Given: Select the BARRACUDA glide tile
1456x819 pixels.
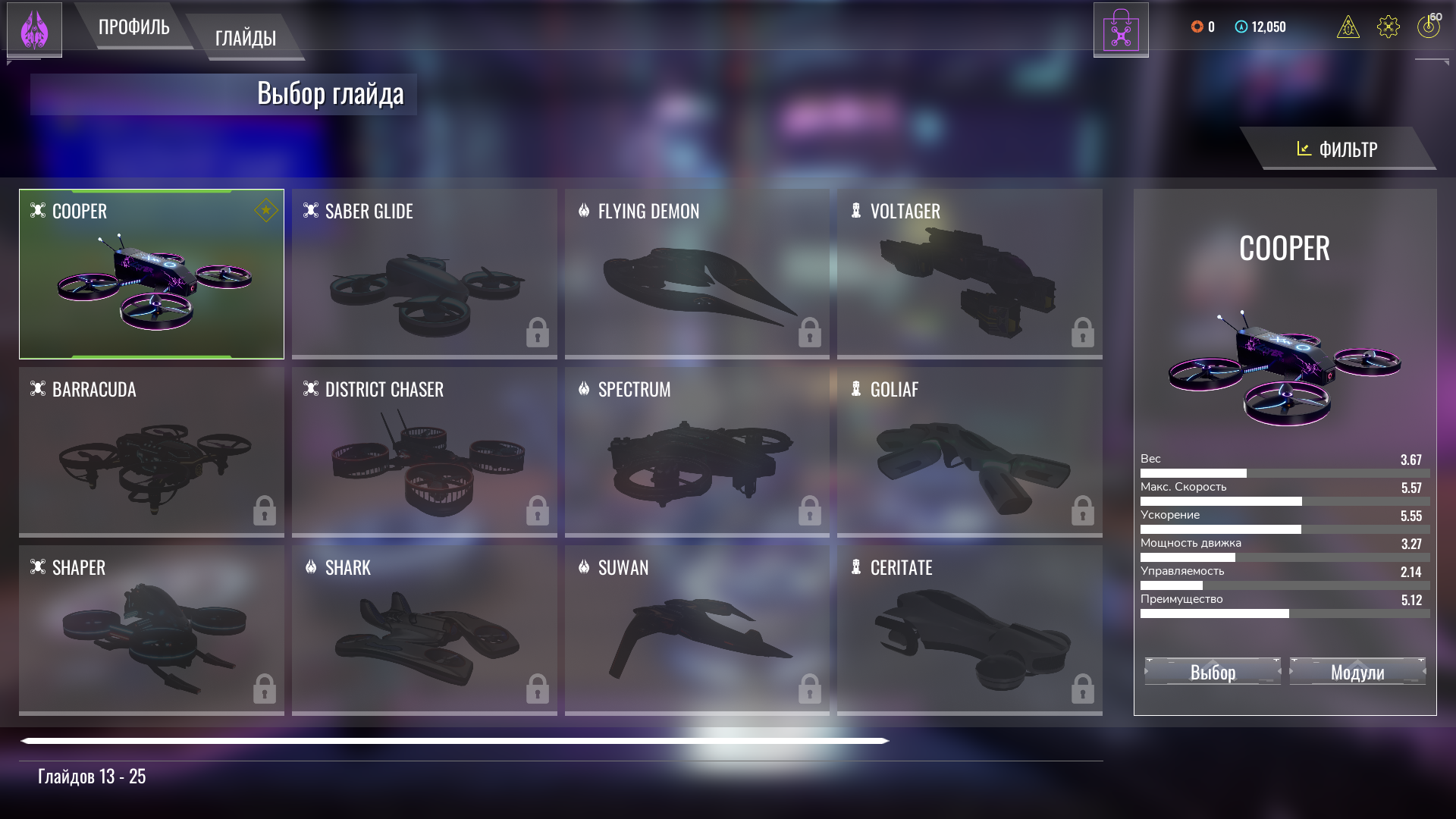Looking at the screenshot, I should tap(152, 452).
